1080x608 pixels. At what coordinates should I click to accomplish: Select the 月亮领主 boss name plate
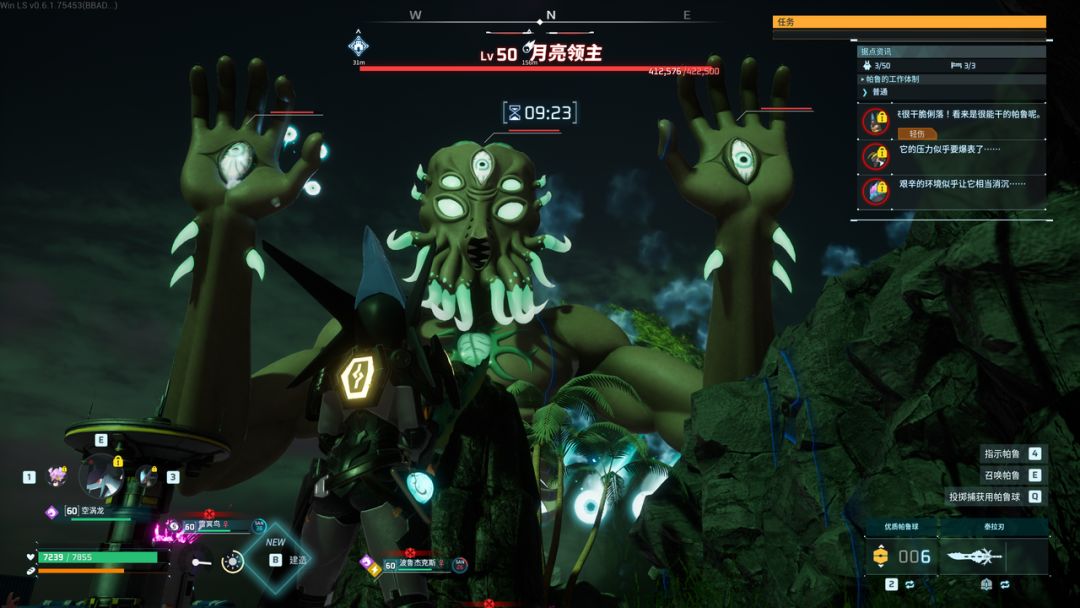click(541, 53)
